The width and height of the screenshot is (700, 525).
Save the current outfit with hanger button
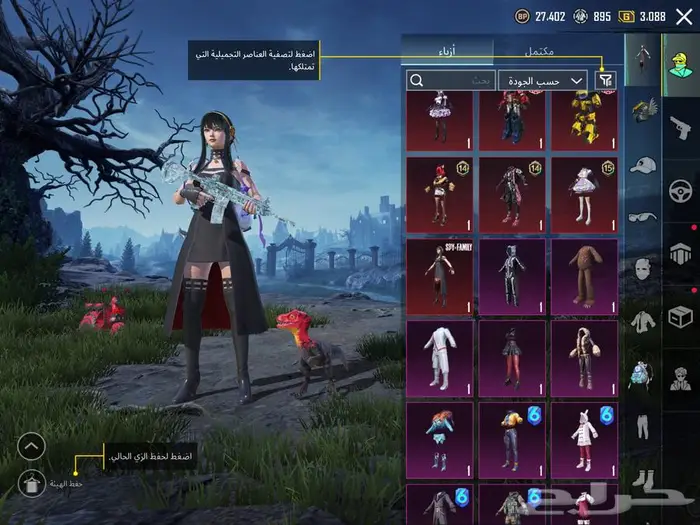[x=31, y=482]
